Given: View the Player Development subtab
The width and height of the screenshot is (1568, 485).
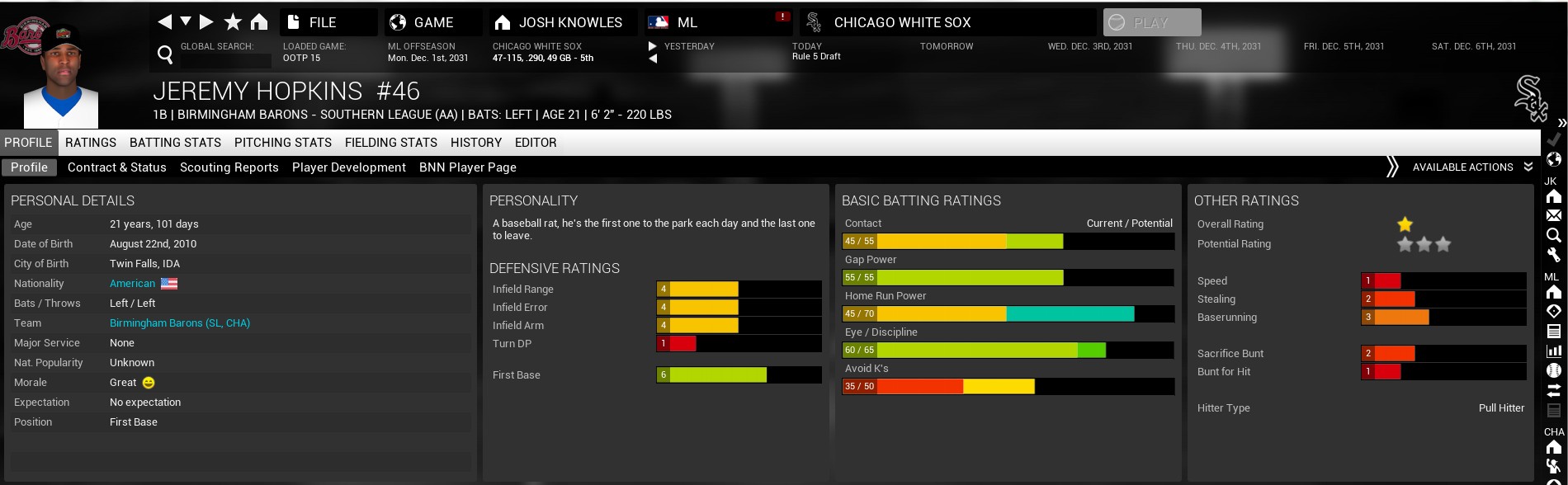Looking at the screenshot, I should coord(349,167).
